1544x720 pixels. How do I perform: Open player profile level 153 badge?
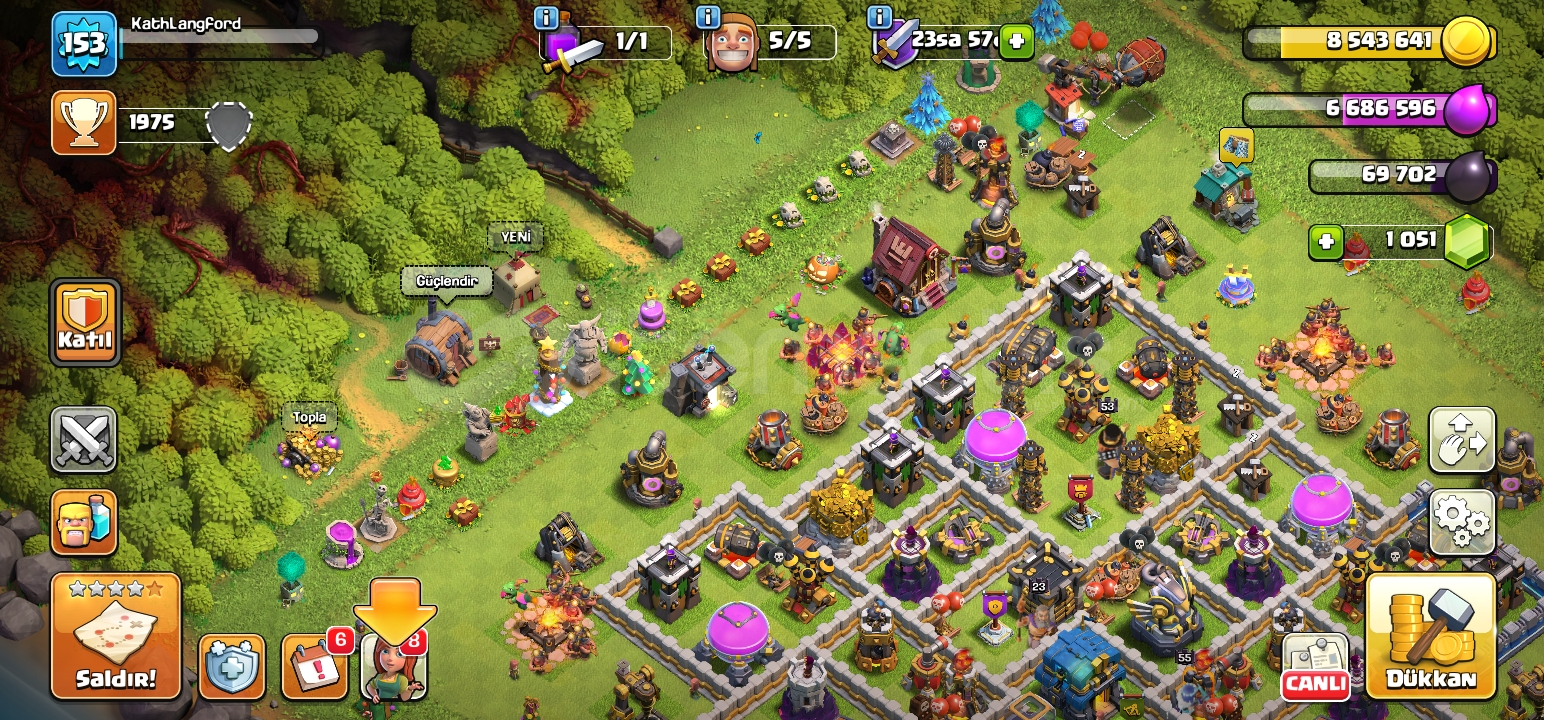[x=84, y=44]
